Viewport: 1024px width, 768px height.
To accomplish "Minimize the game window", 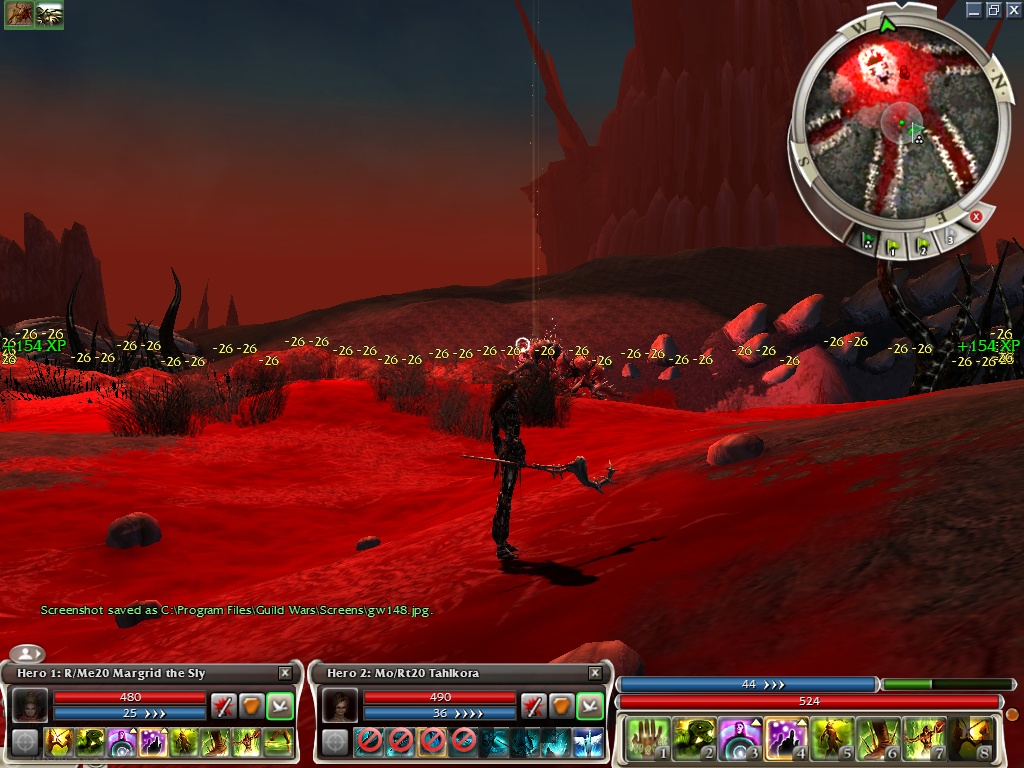I will click(975, 9).
